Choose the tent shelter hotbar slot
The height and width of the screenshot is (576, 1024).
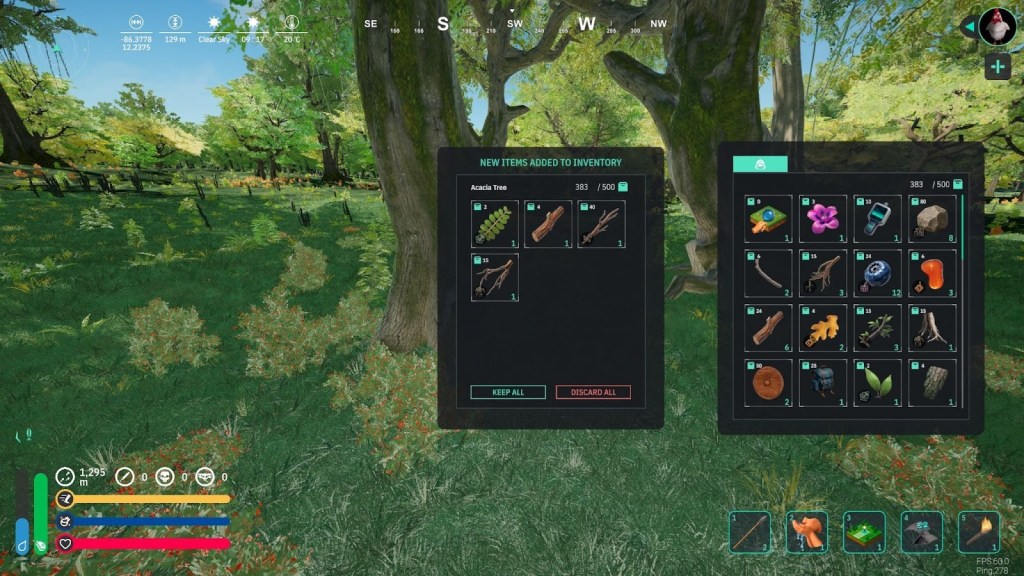point(921,532)
